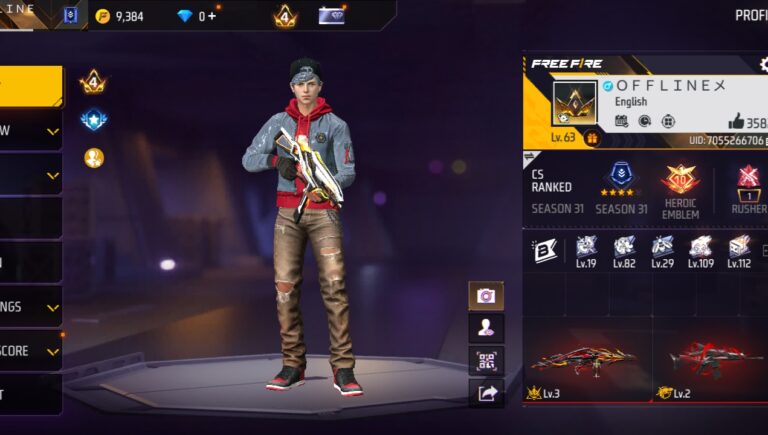Select the blue star badge icon
Image resolution: width=768 pixels, height=435 pixels.
94,120
